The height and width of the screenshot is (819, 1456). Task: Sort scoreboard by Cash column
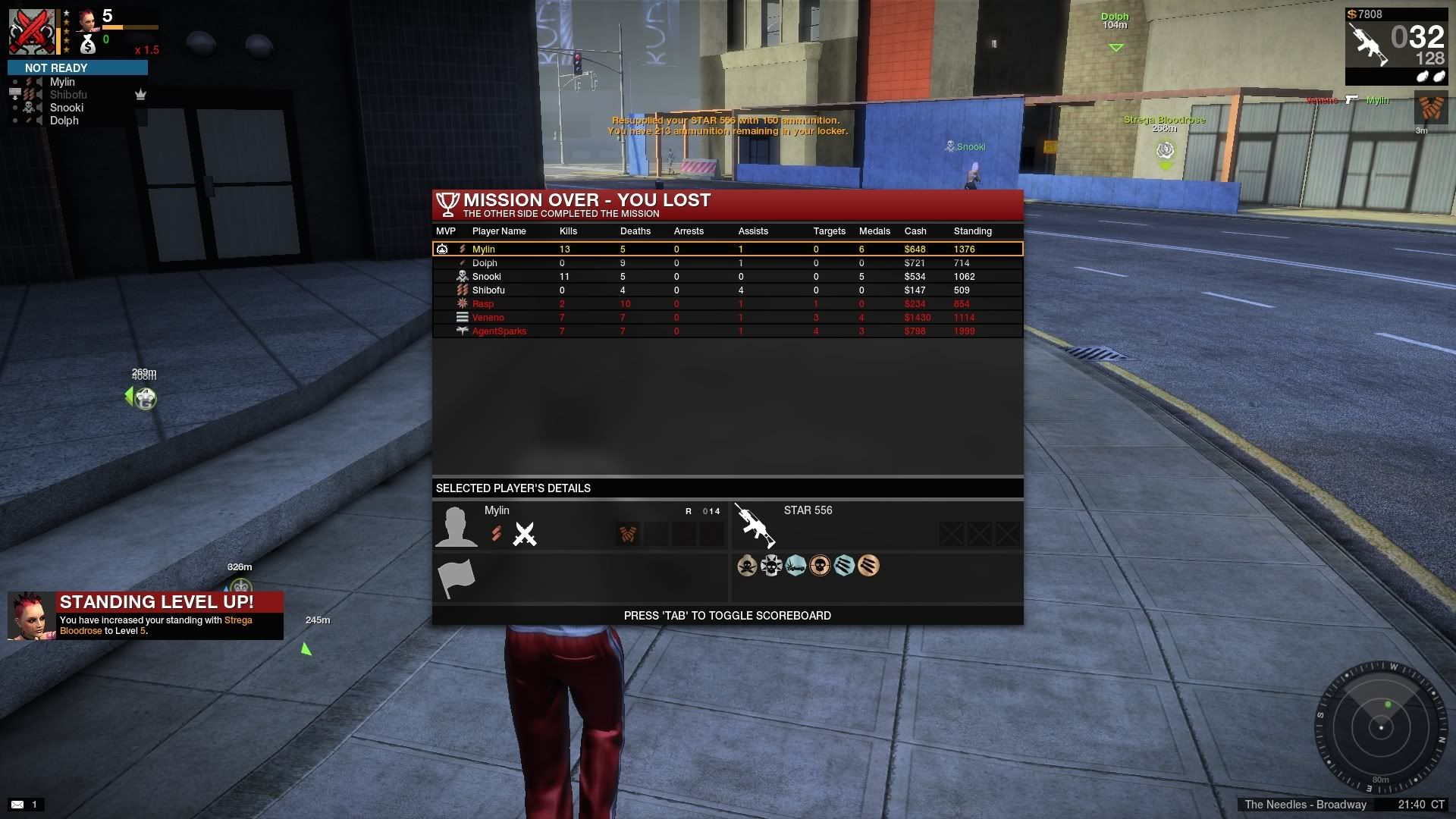click(x=915, y=231)
